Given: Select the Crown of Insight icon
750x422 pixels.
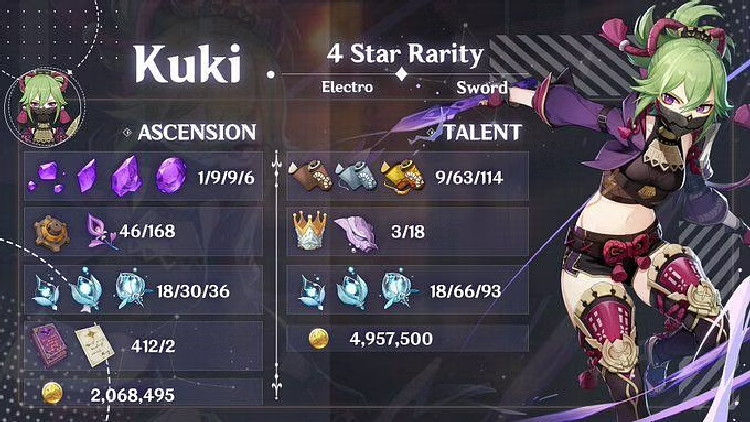Looking at the screenshot, I should click(307, 231).
